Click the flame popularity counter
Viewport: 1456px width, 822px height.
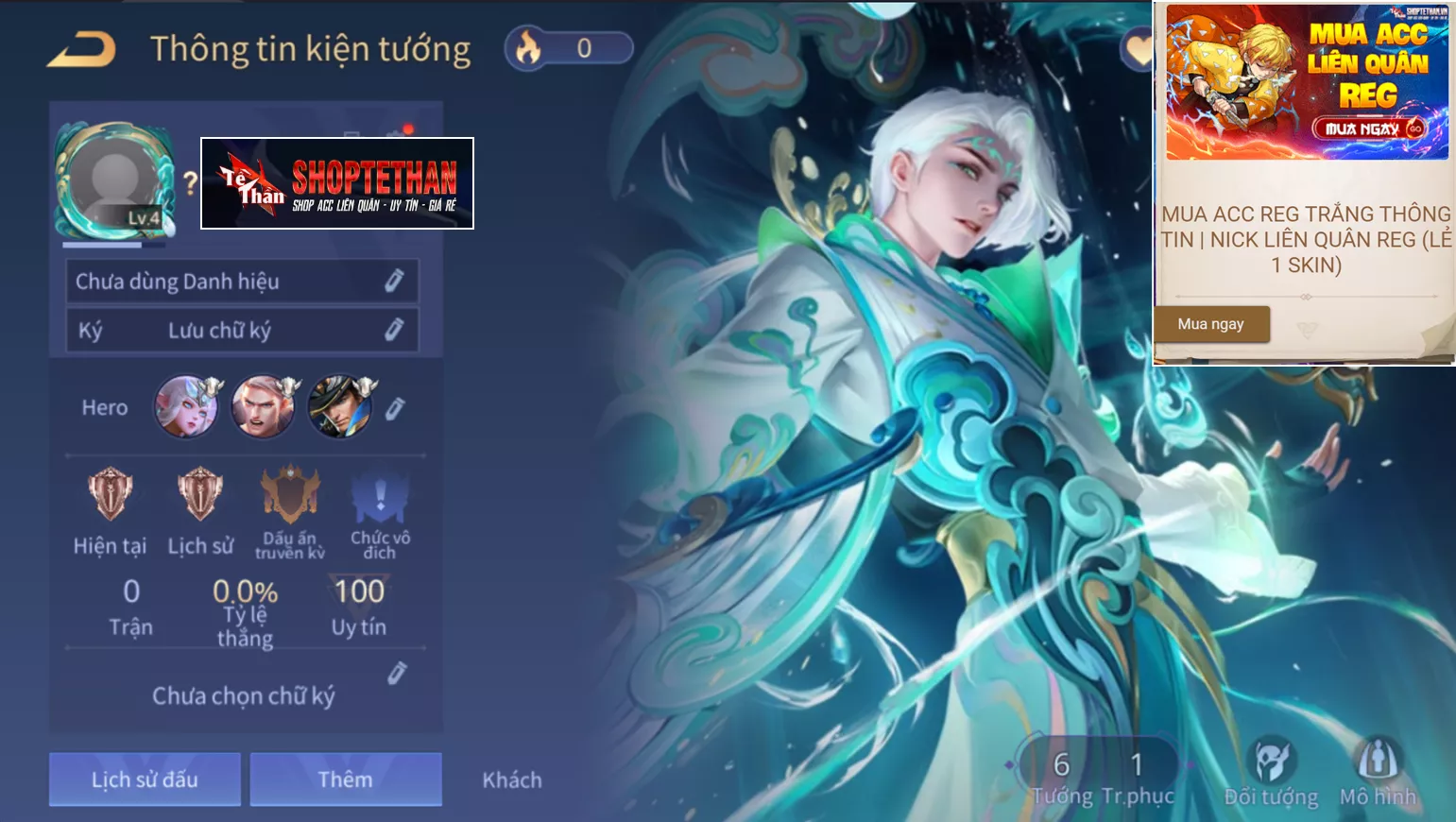[x=569, y=48]
